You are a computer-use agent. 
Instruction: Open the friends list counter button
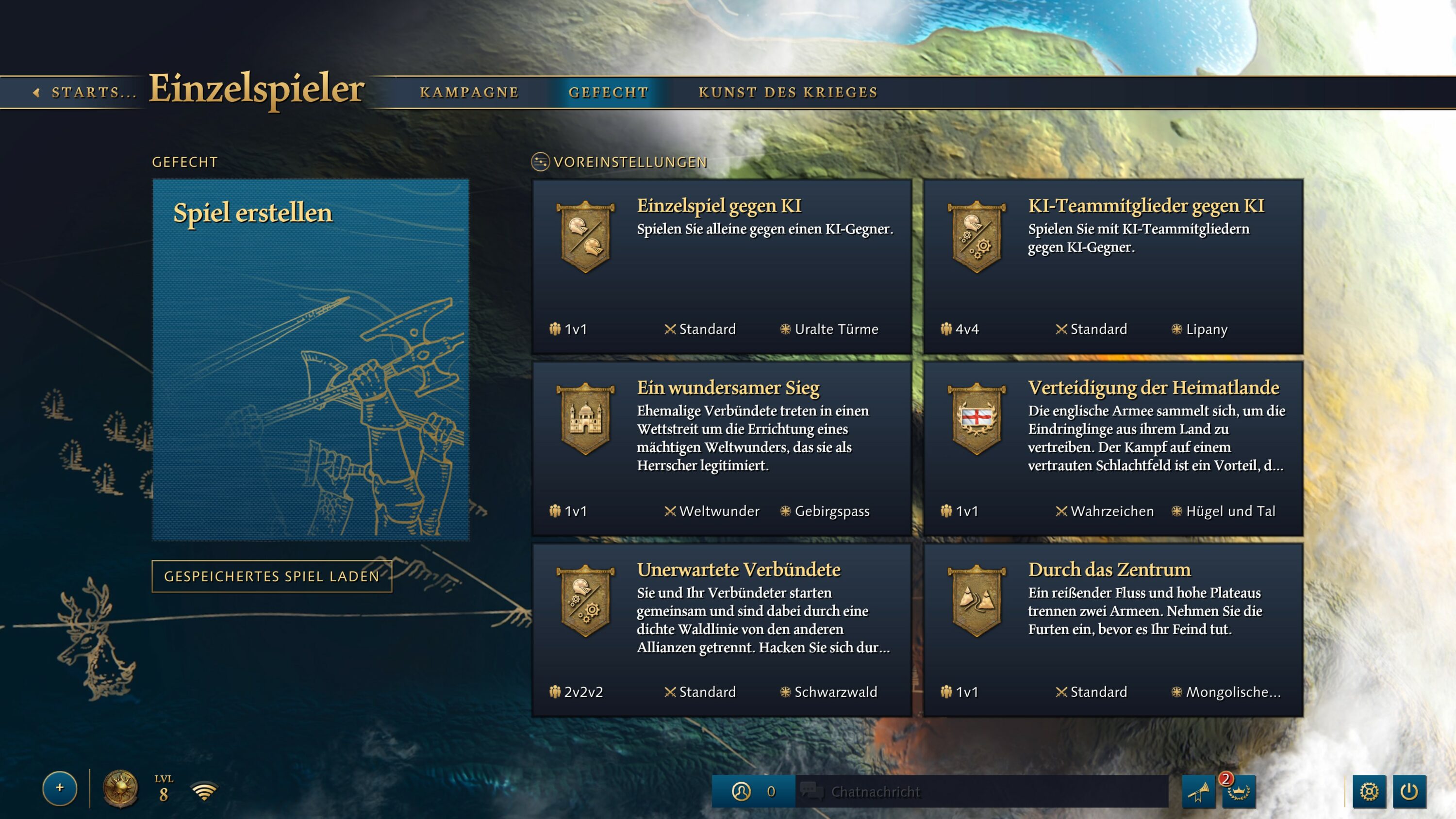(x=753, y=791)
